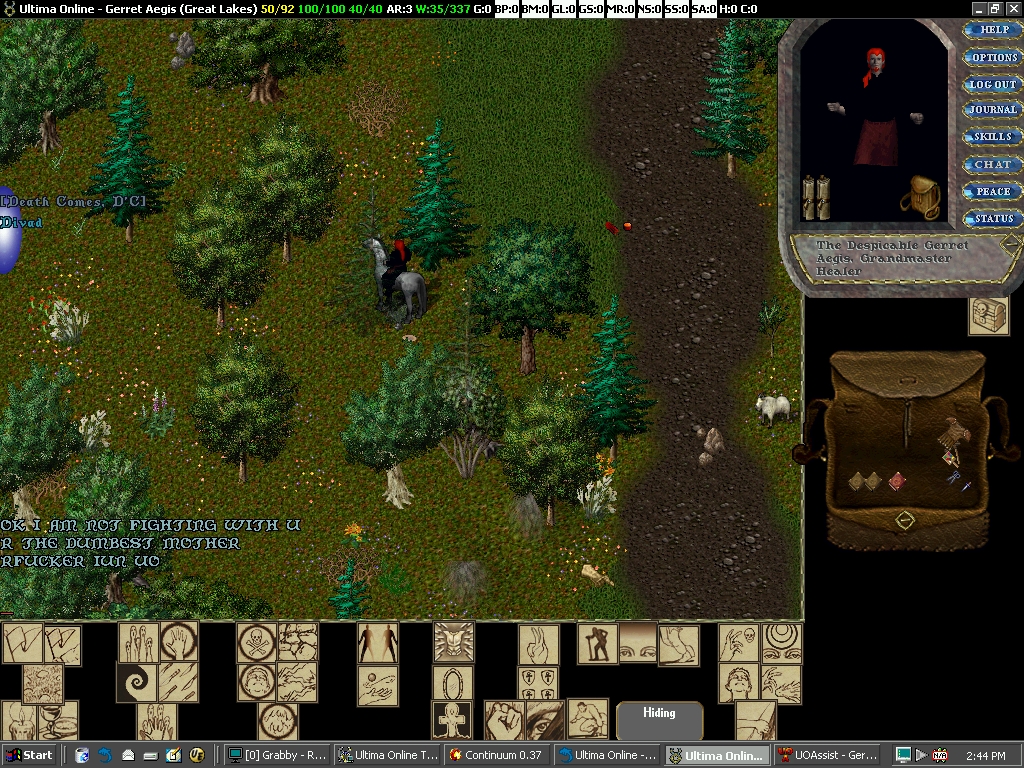Pick the red item in the backpack

click(897, 482)
